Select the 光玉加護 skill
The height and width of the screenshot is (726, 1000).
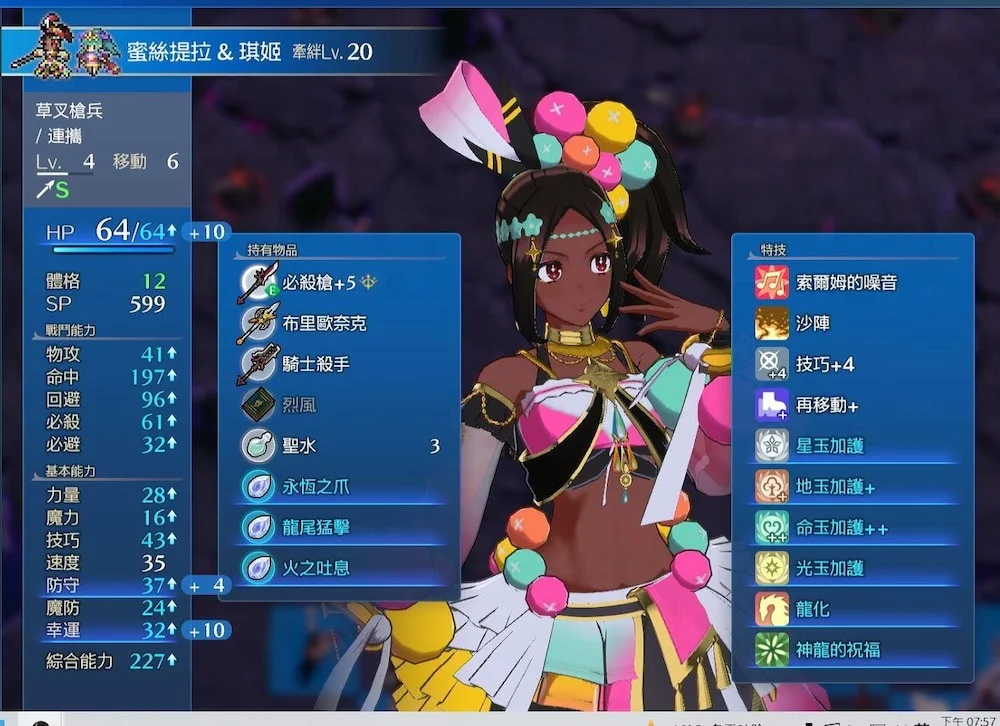coord(830,568)
